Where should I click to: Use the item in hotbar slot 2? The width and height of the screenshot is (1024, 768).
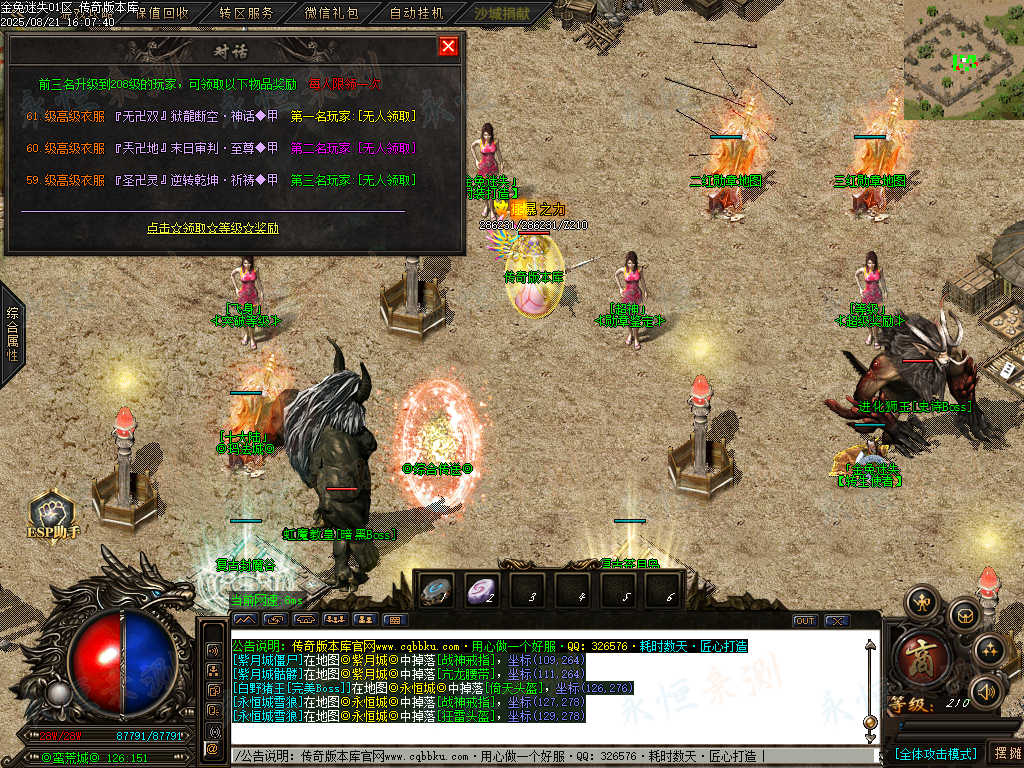click(x=484, y=591)
